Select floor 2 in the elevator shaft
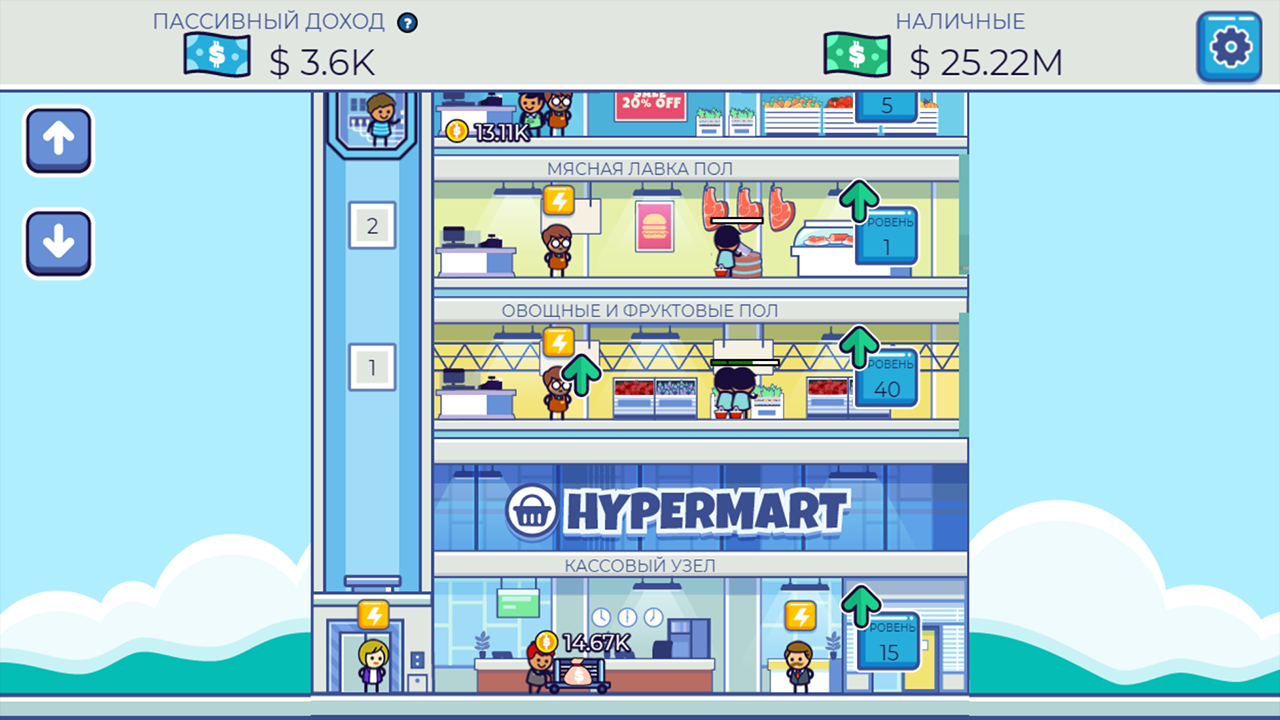The image size is (1280, 720). coord(372,224)
